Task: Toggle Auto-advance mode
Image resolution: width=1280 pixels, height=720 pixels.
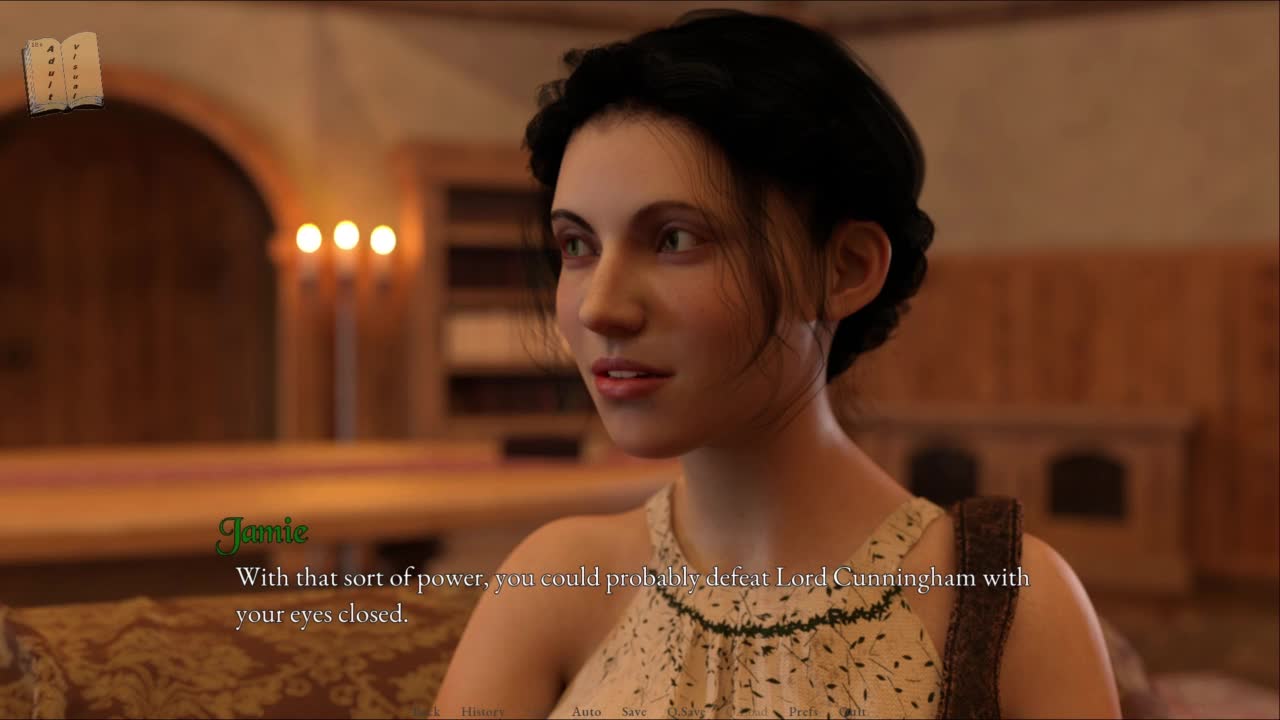Action: click(x=586, y=711)
